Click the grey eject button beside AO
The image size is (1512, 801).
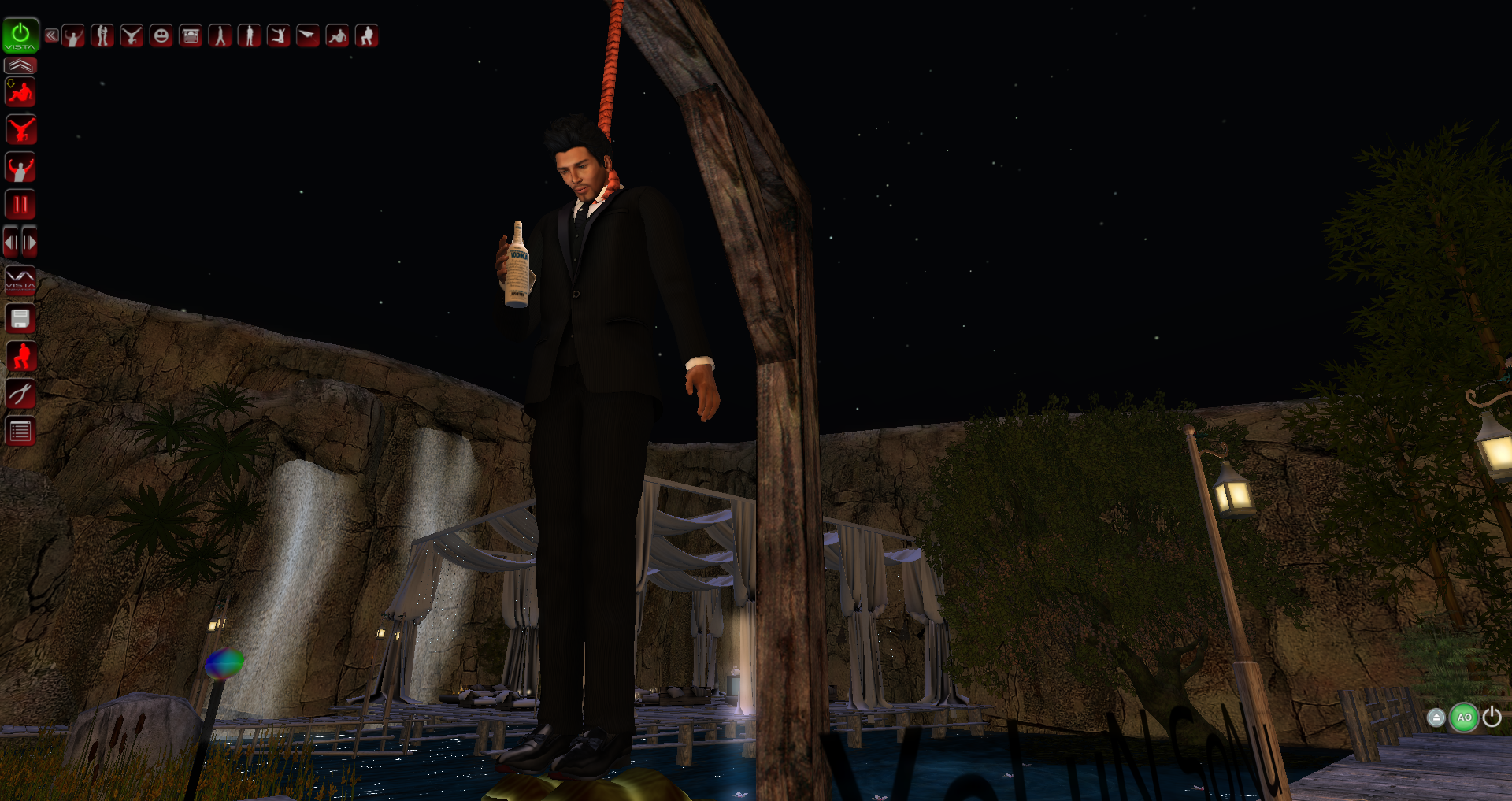(x=1436, y=718)
